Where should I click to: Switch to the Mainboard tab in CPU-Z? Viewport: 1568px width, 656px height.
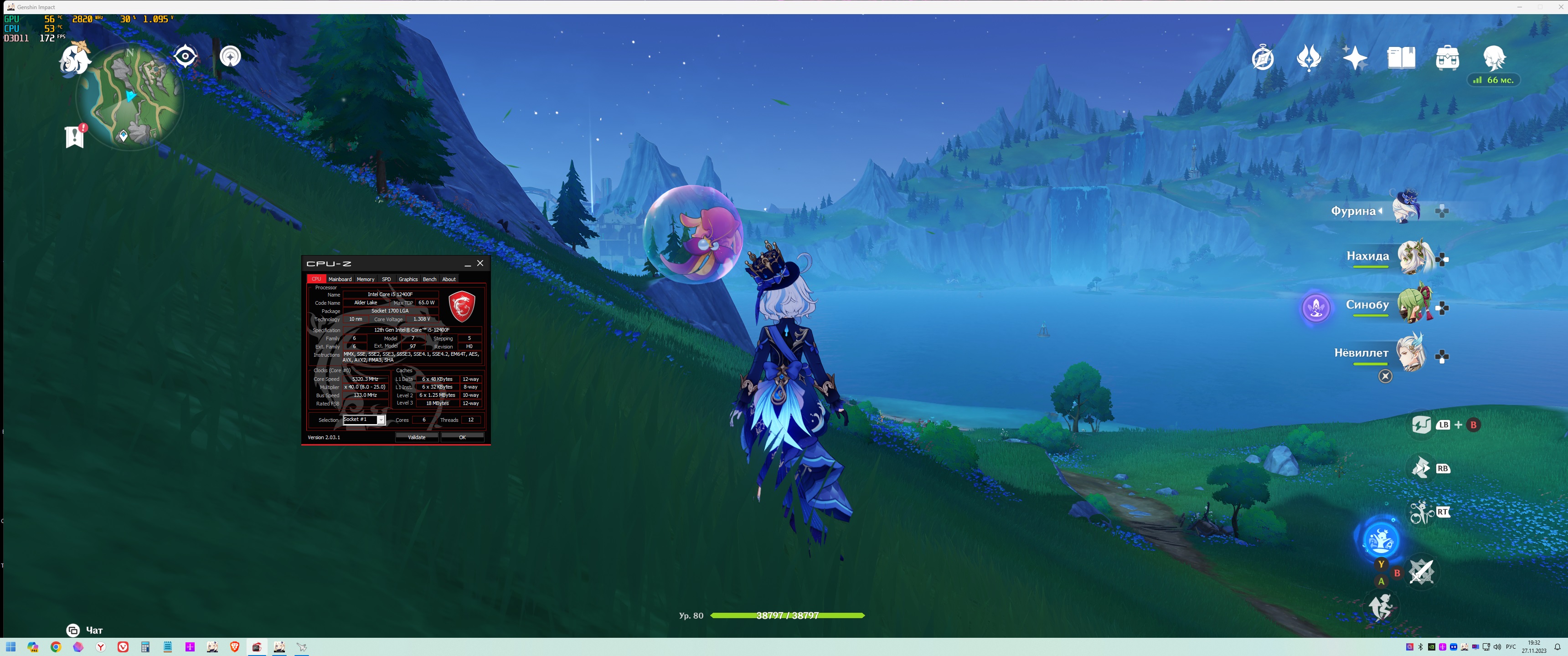point(340,279)
